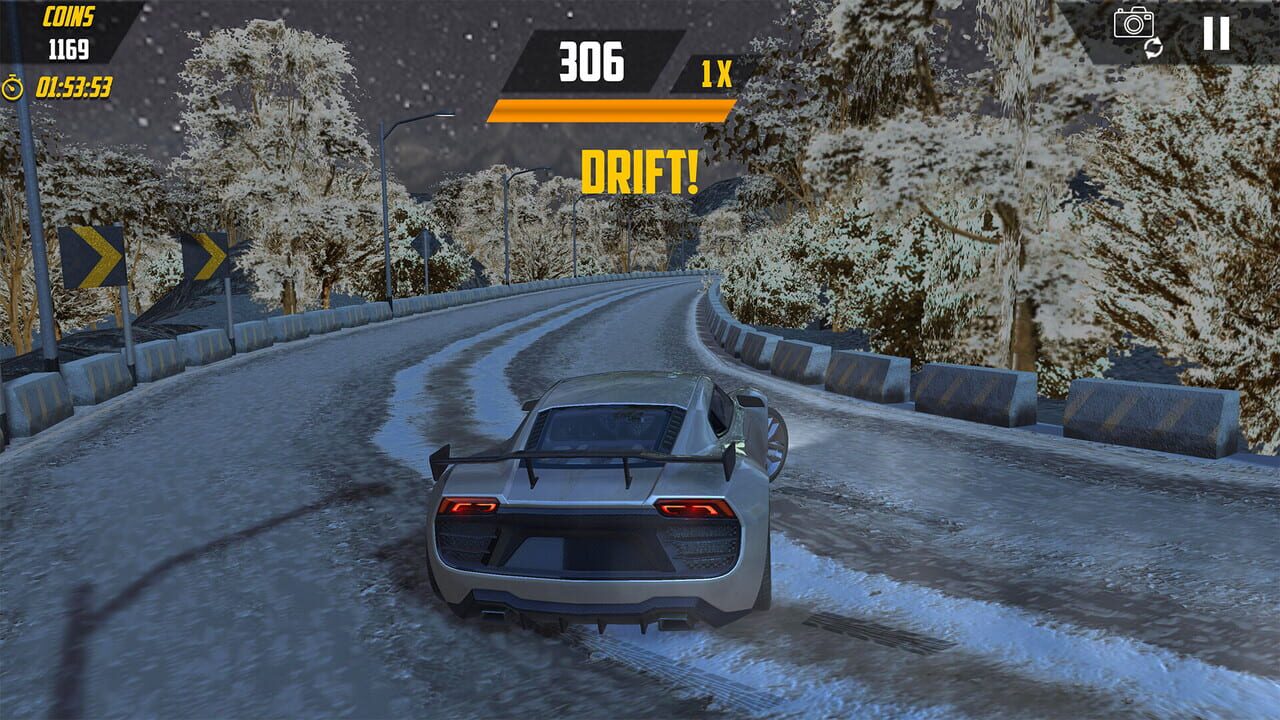
Task: Select the stopwatch icon next to the timer
Action: click(x=12, y=86)
